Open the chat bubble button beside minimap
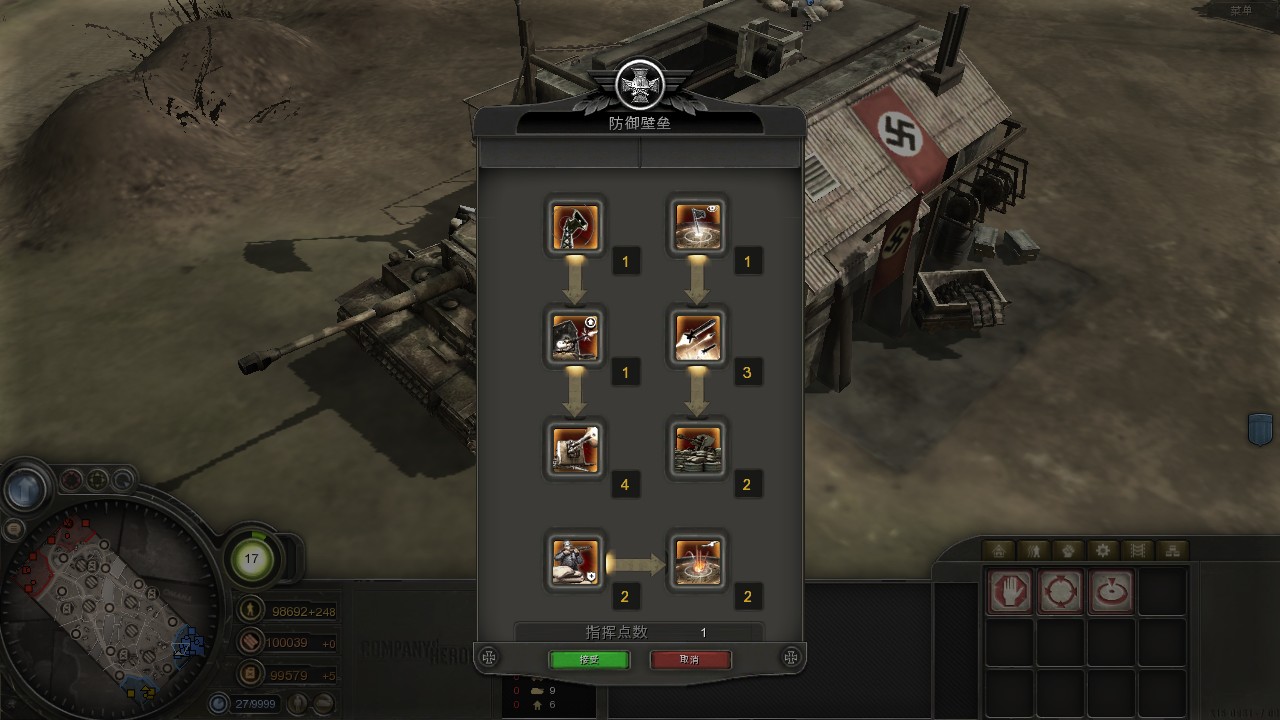1280x720 pixels. [x=13, y=529]
